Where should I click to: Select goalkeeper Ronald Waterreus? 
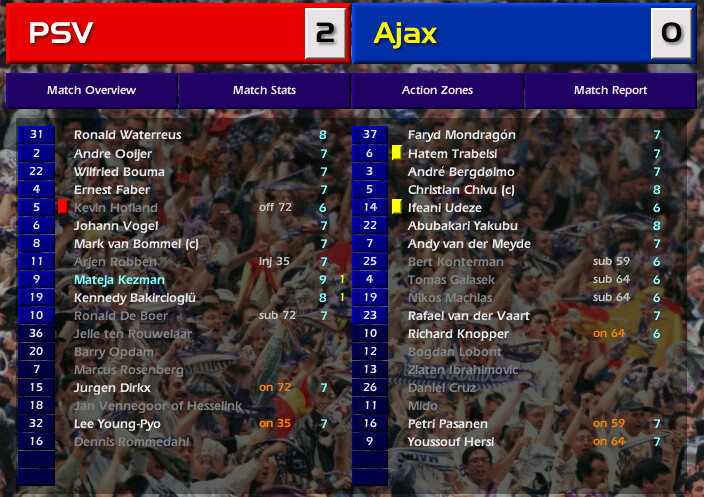(x=126, y=134)
